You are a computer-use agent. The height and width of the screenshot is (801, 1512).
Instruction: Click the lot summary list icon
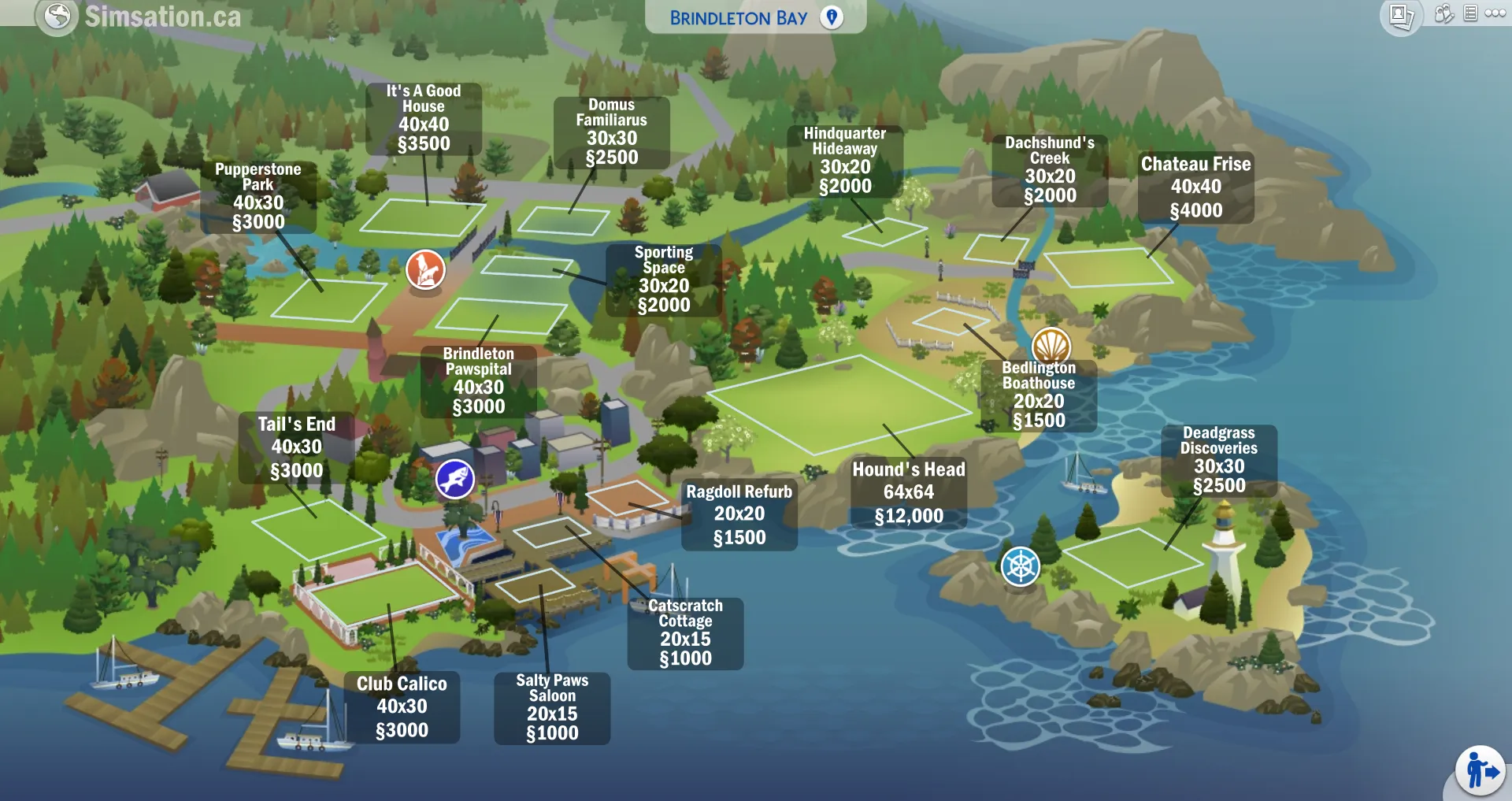click(1469, 13)
